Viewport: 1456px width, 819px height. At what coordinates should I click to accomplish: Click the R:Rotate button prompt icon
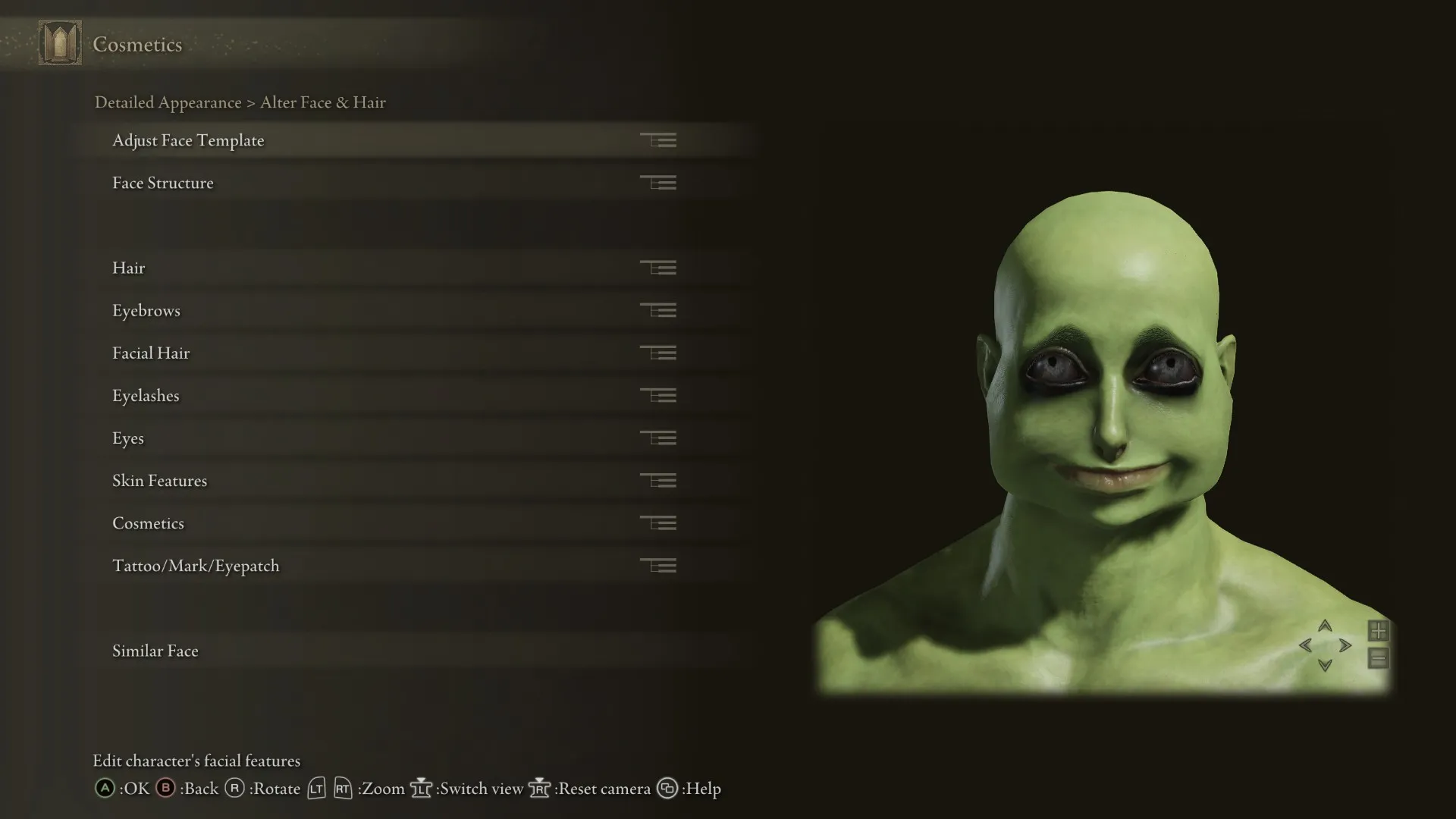click(236, 789)
